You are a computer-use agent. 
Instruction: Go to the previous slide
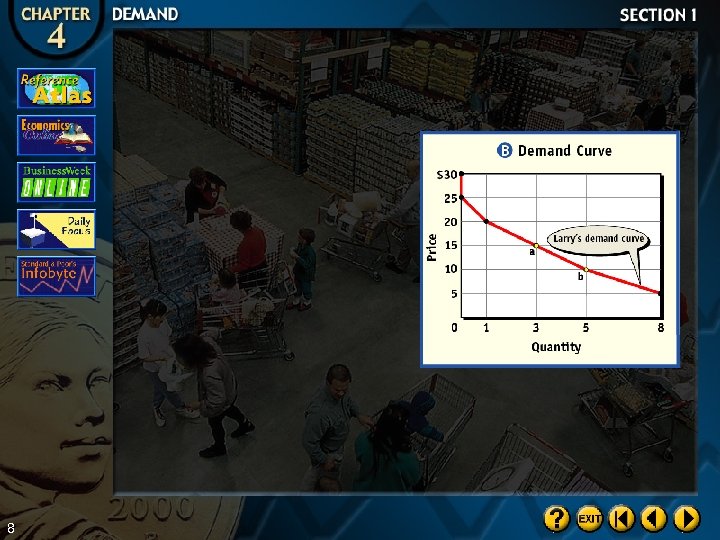pos(654,518)
